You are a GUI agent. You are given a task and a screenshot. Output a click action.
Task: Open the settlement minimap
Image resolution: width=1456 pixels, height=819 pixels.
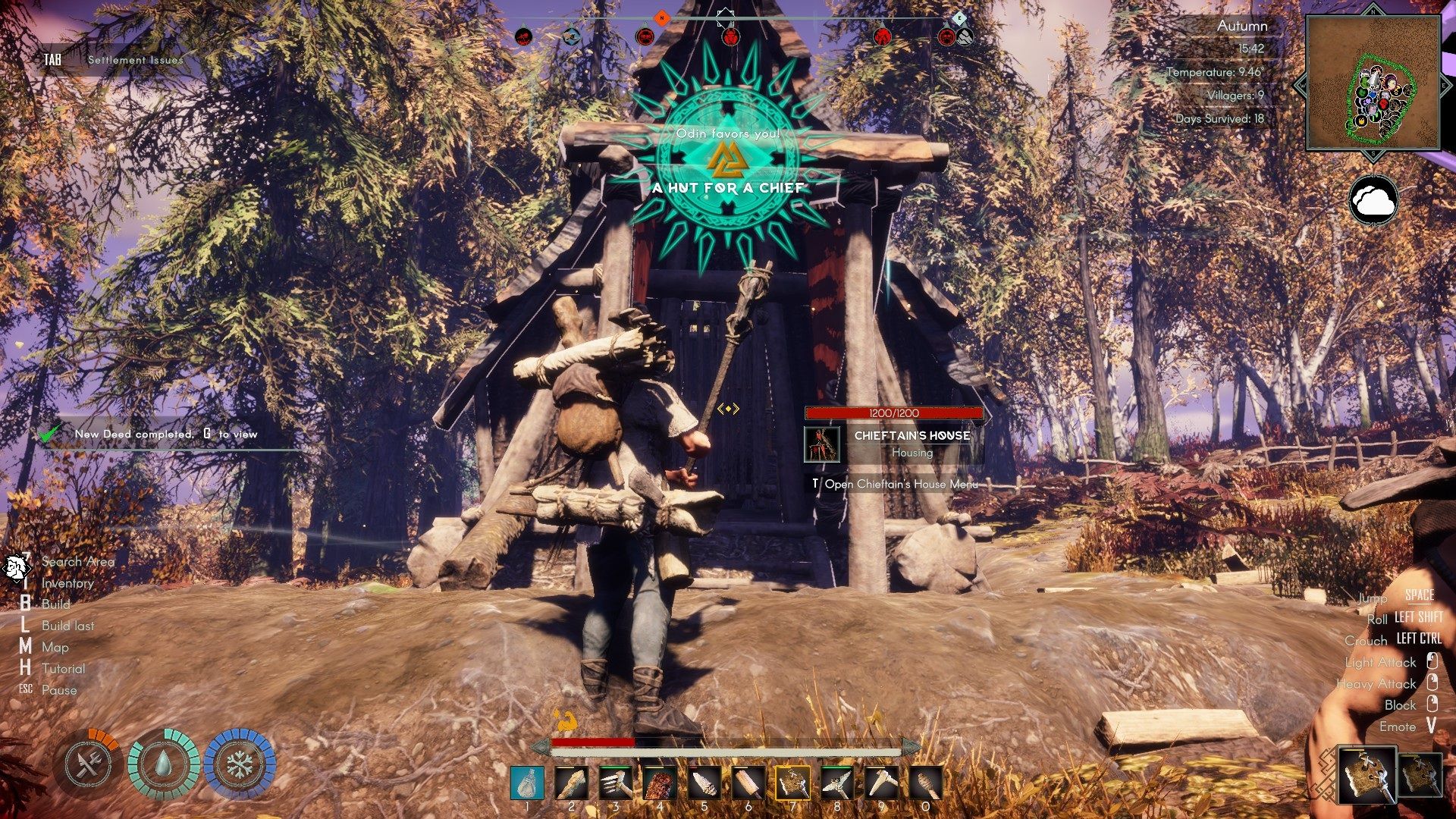click(x=1373, y=83)
